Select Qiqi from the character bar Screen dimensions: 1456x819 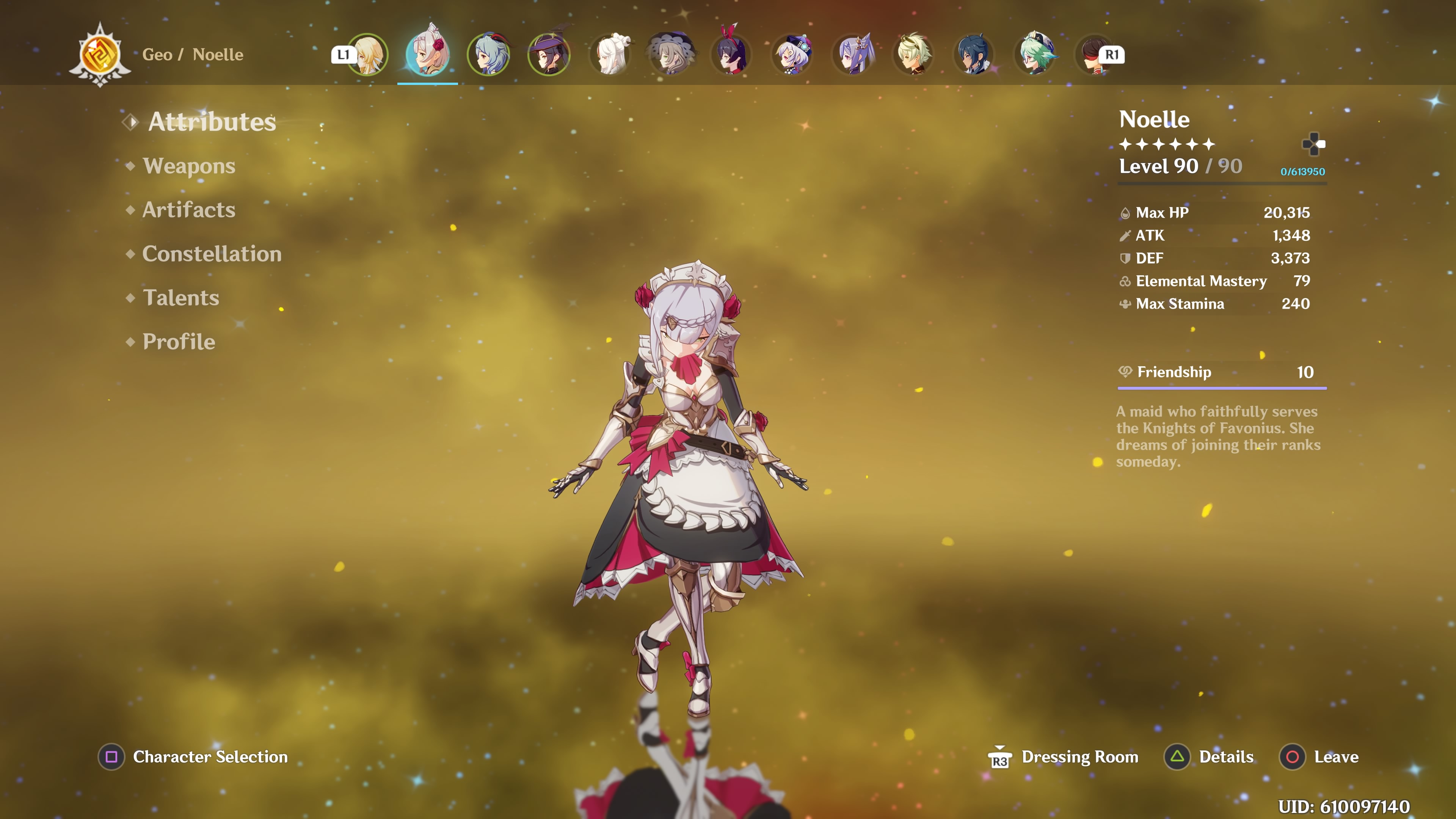tap(792, 55)
